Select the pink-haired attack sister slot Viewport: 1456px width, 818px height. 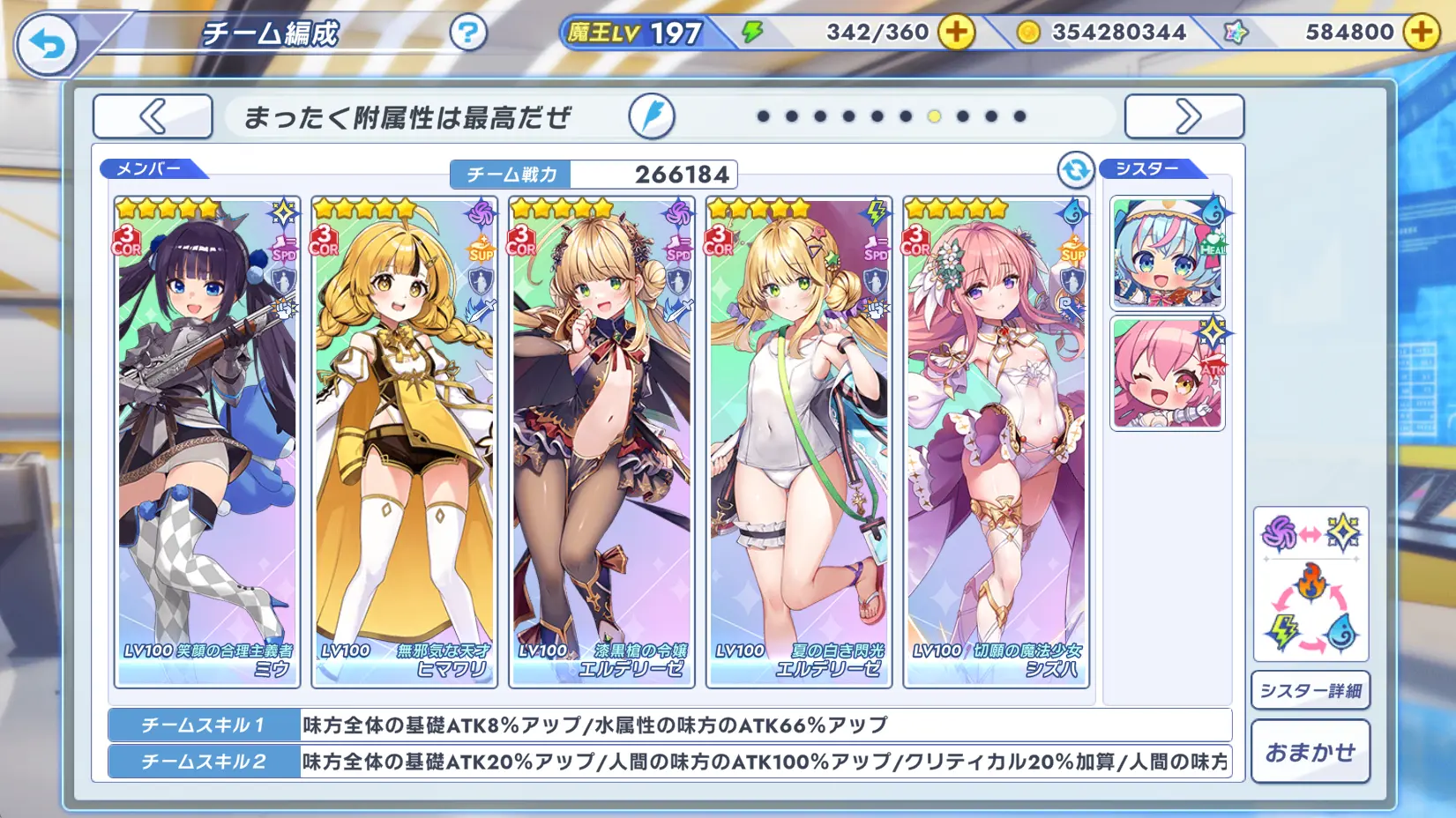tap(1168, 374)
